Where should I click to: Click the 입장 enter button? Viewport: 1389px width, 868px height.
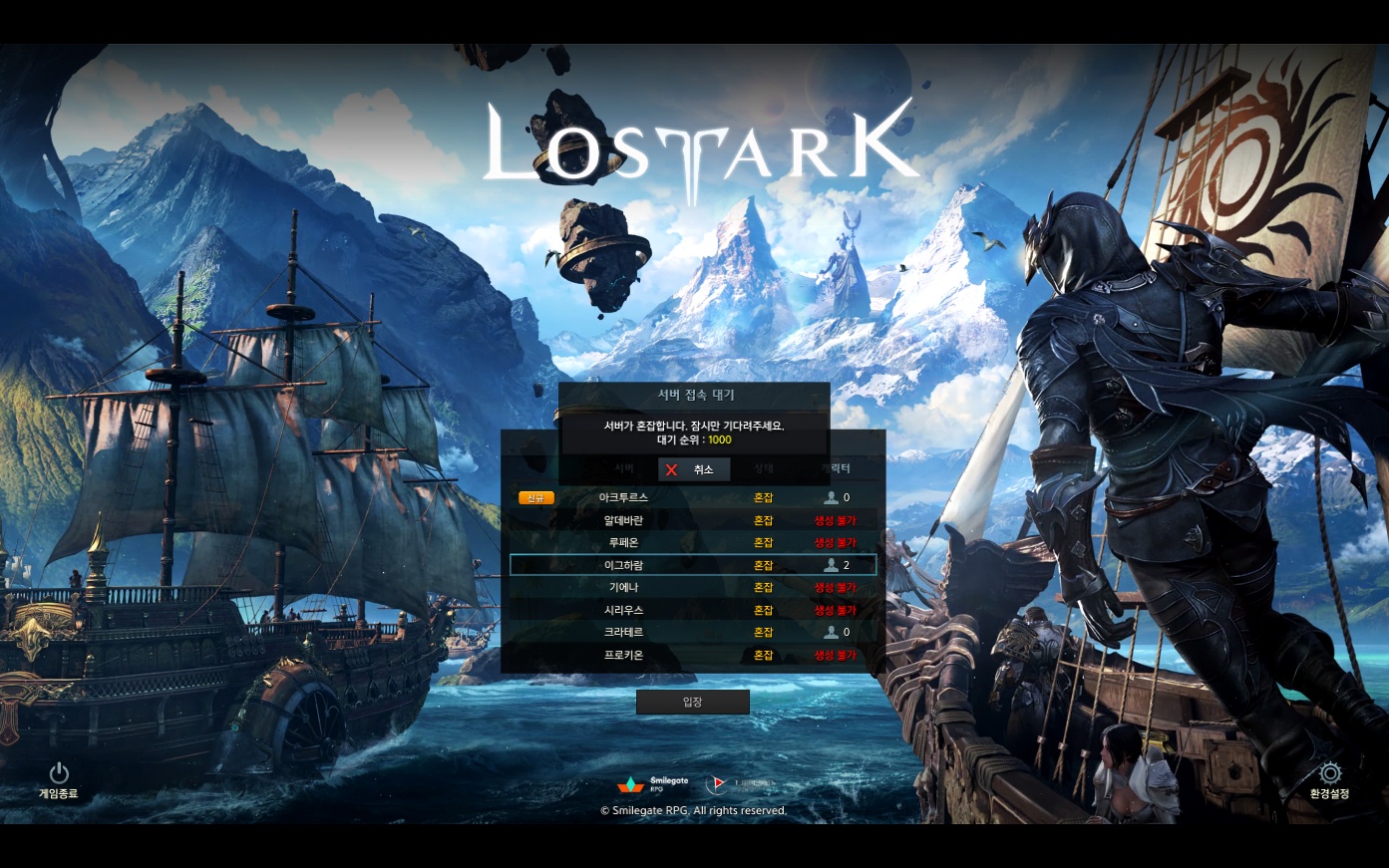[693, 703]
